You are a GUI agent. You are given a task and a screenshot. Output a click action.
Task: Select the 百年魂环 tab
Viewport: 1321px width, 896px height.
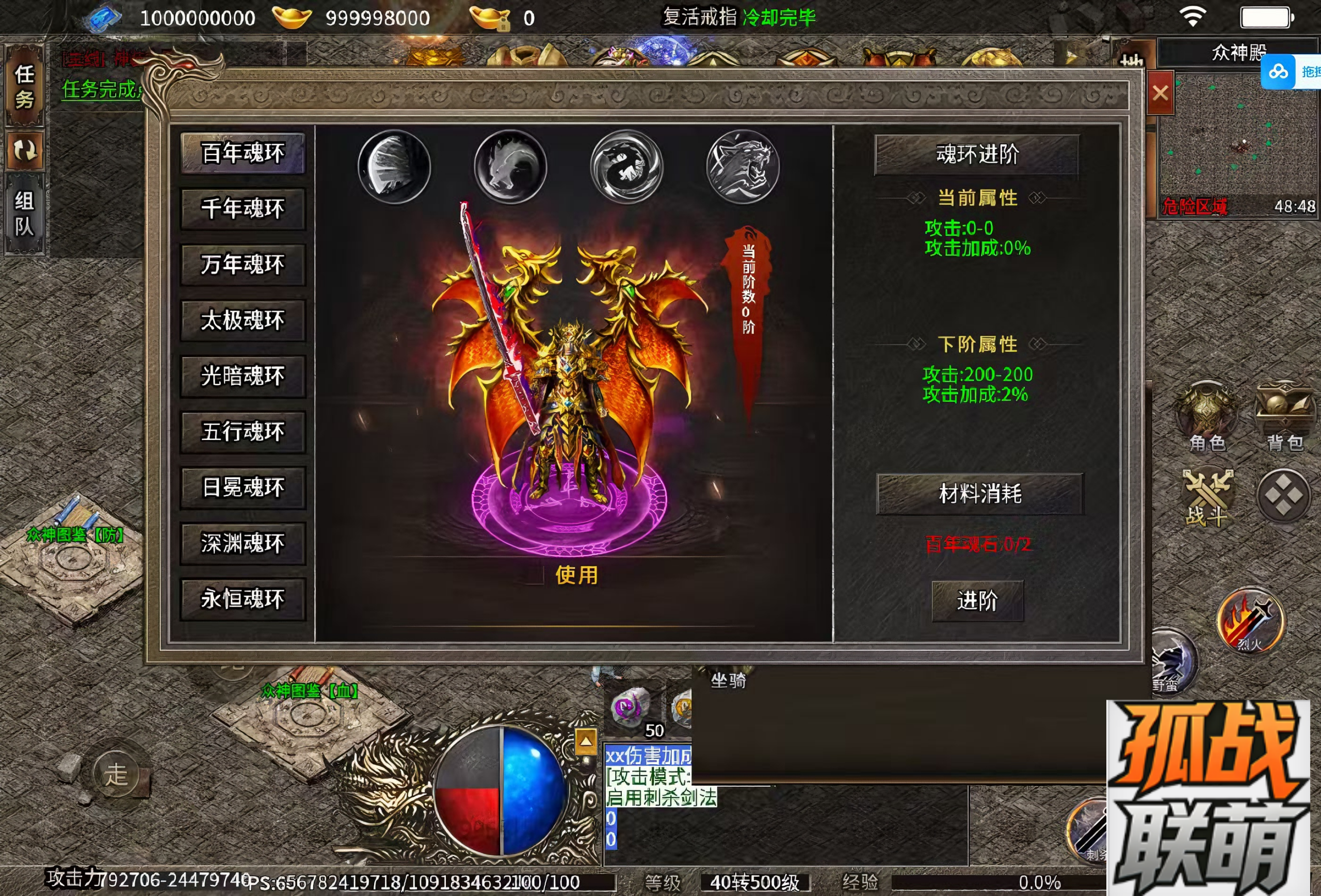pyautogui.click(x=243, y=153)
